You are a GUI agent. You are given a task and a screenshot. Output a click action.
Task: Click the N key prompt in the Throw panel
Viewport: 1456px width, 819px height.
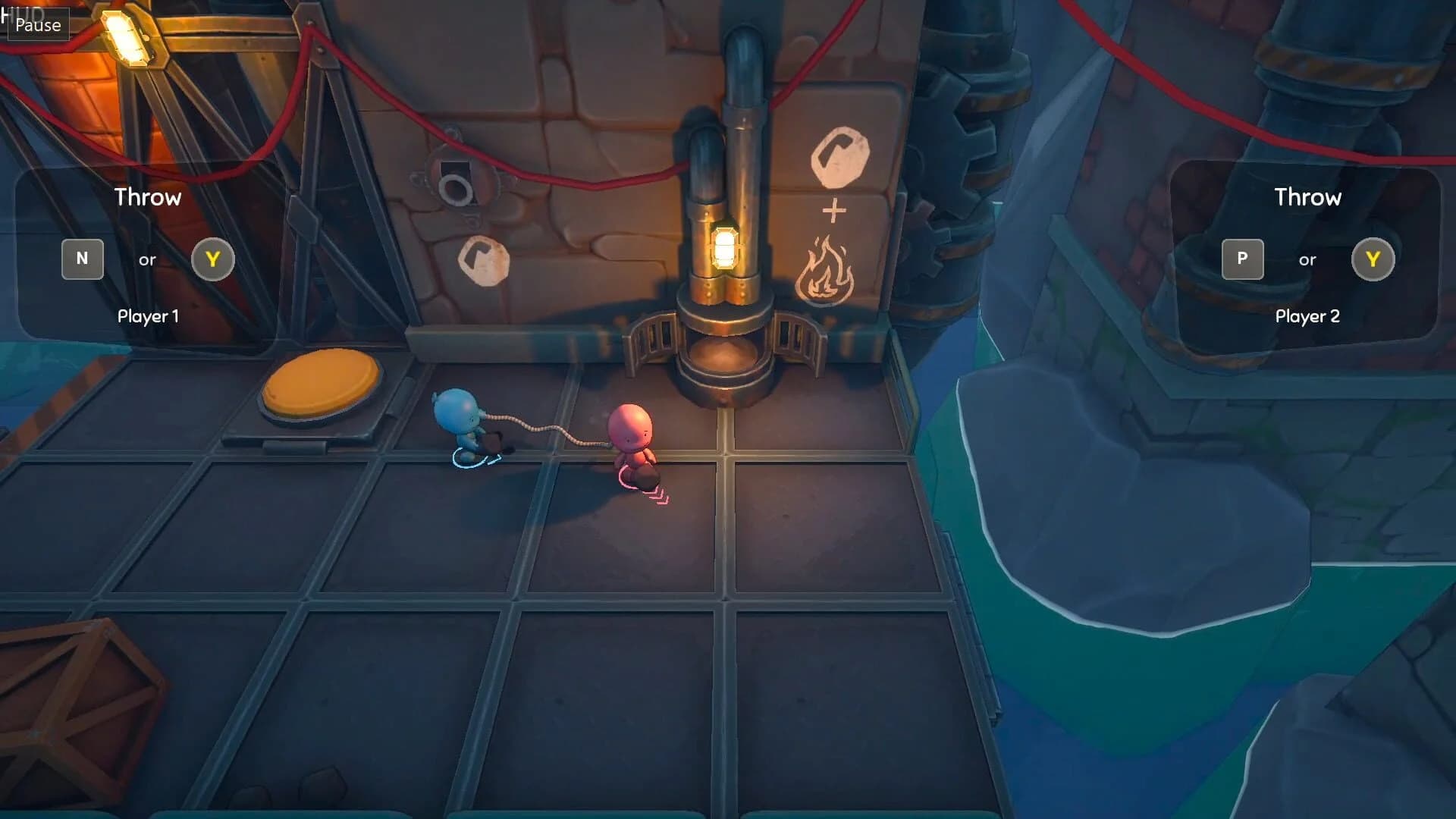(x=83, y=259)
